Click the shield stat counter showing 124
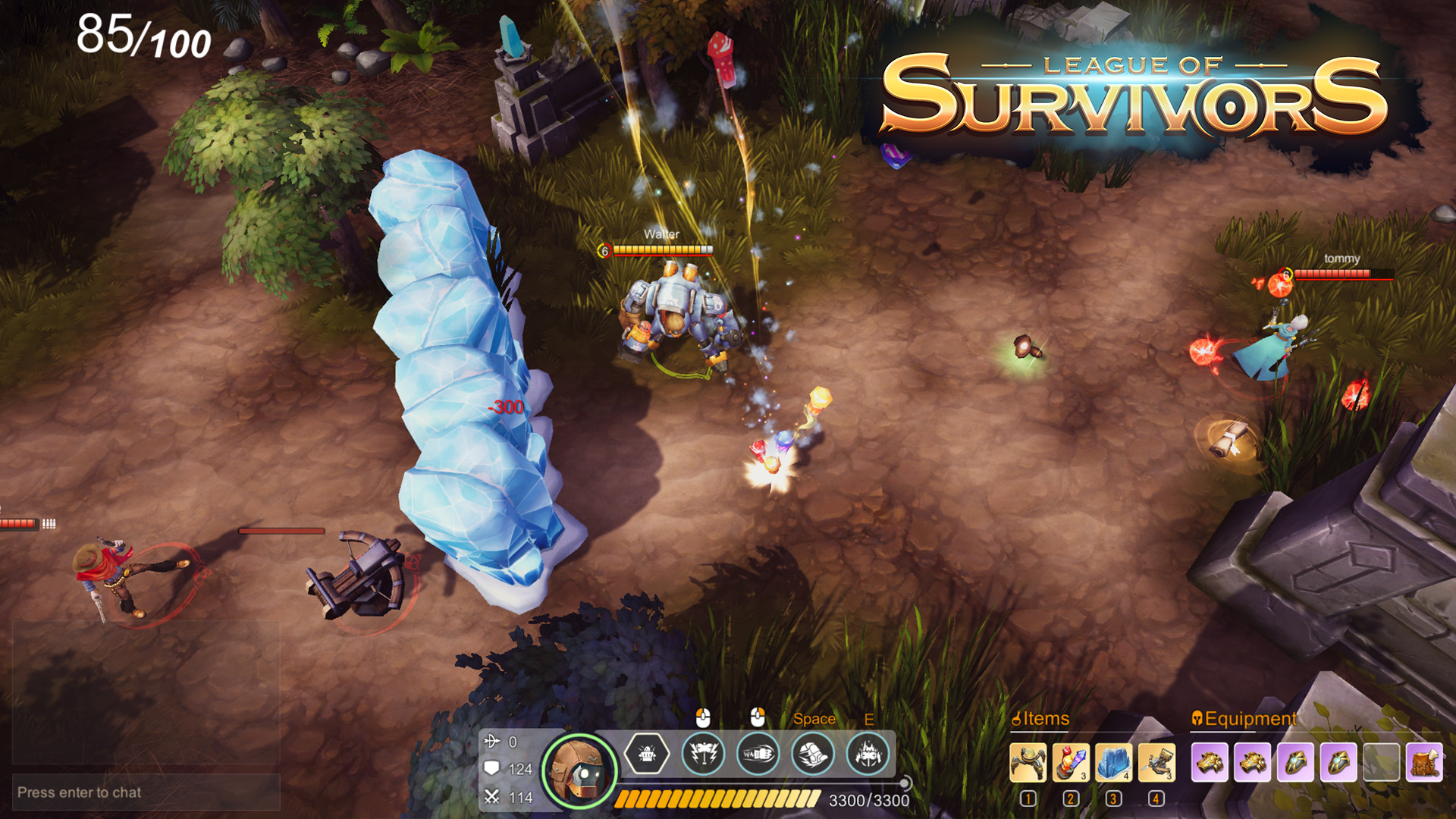1456x819 pixels. point(509,767)
